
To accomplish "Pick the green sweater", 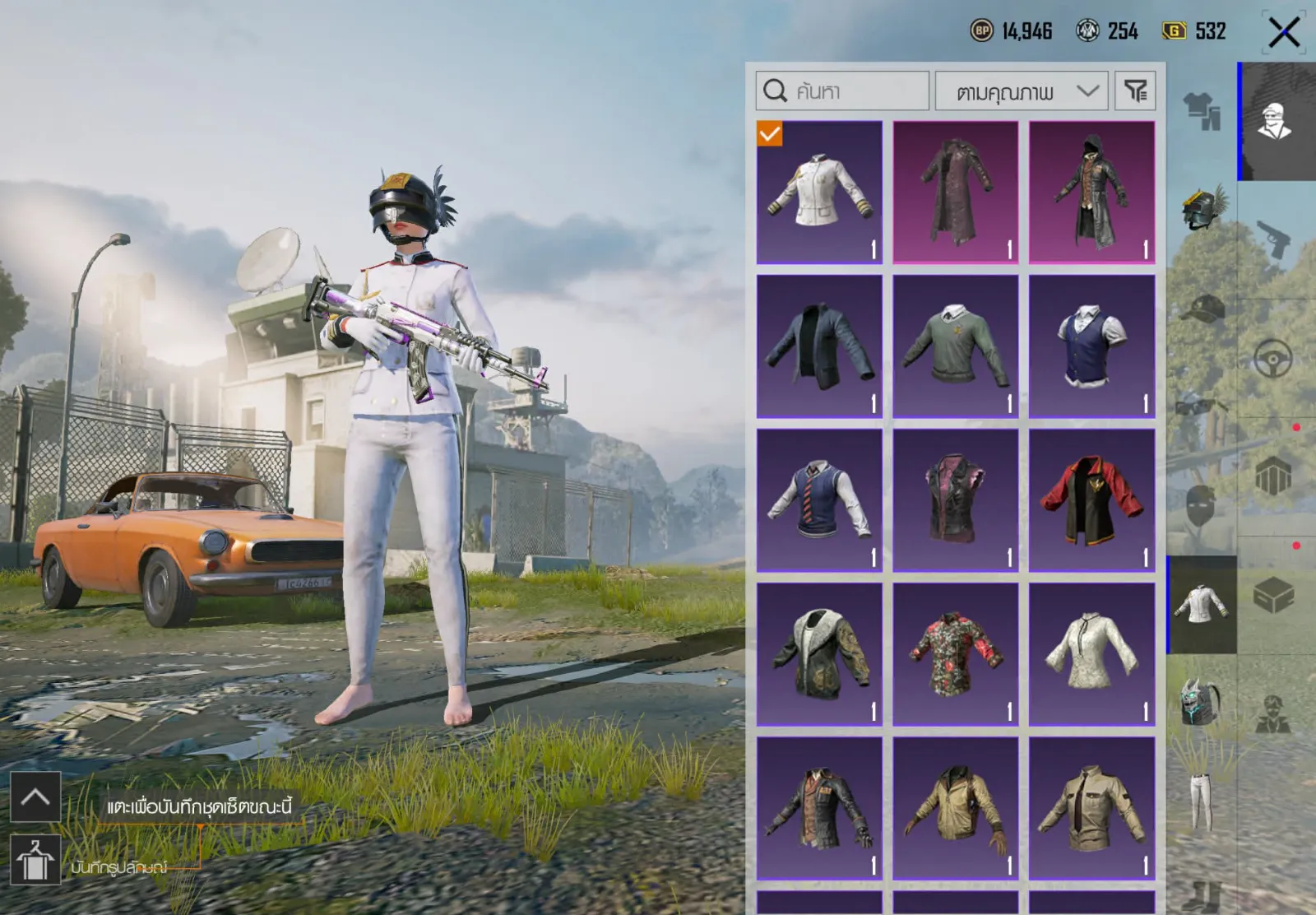I will (x=955, y=346).
